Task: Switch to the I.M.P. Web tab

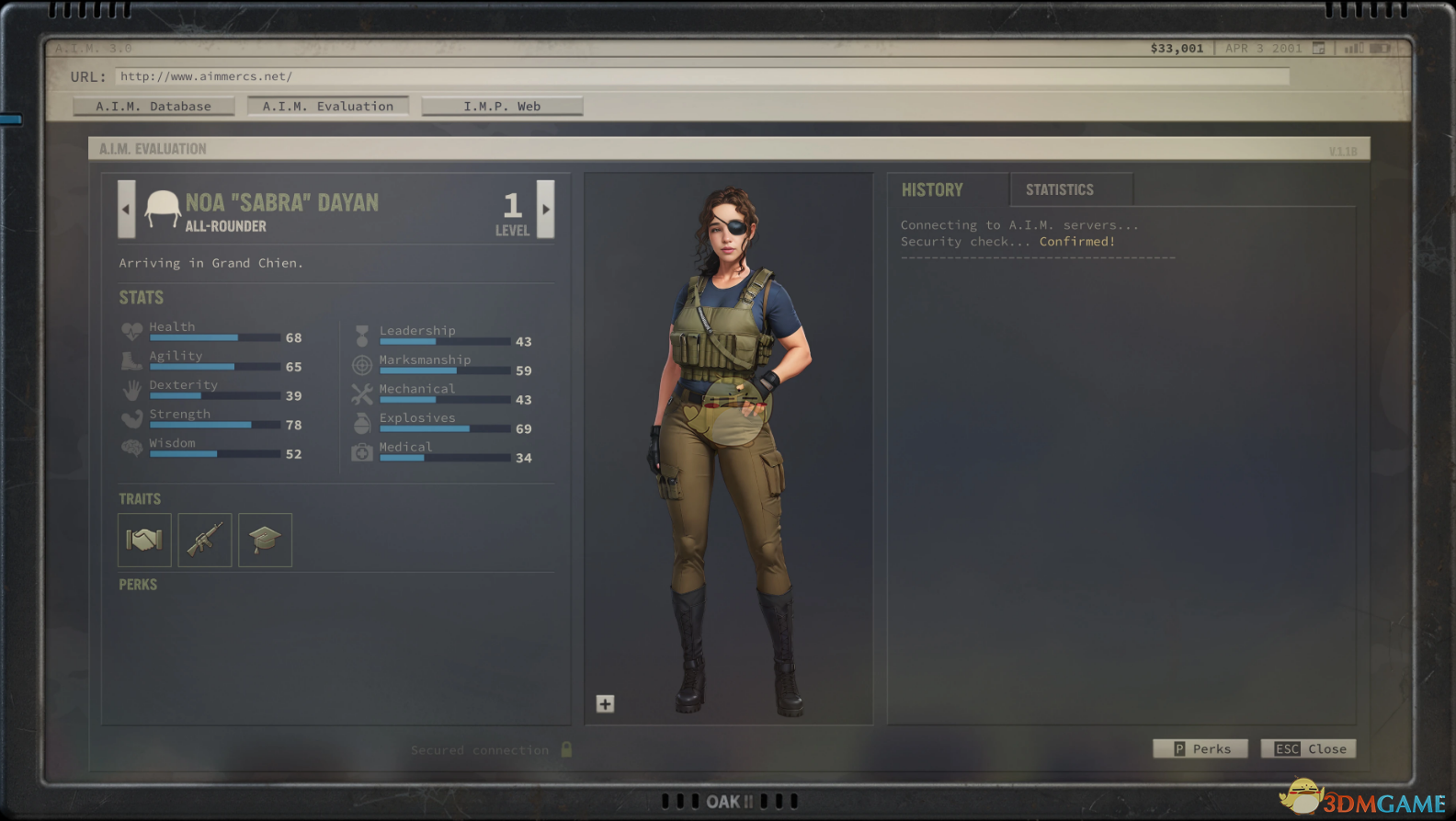Action: coord(502,106)
